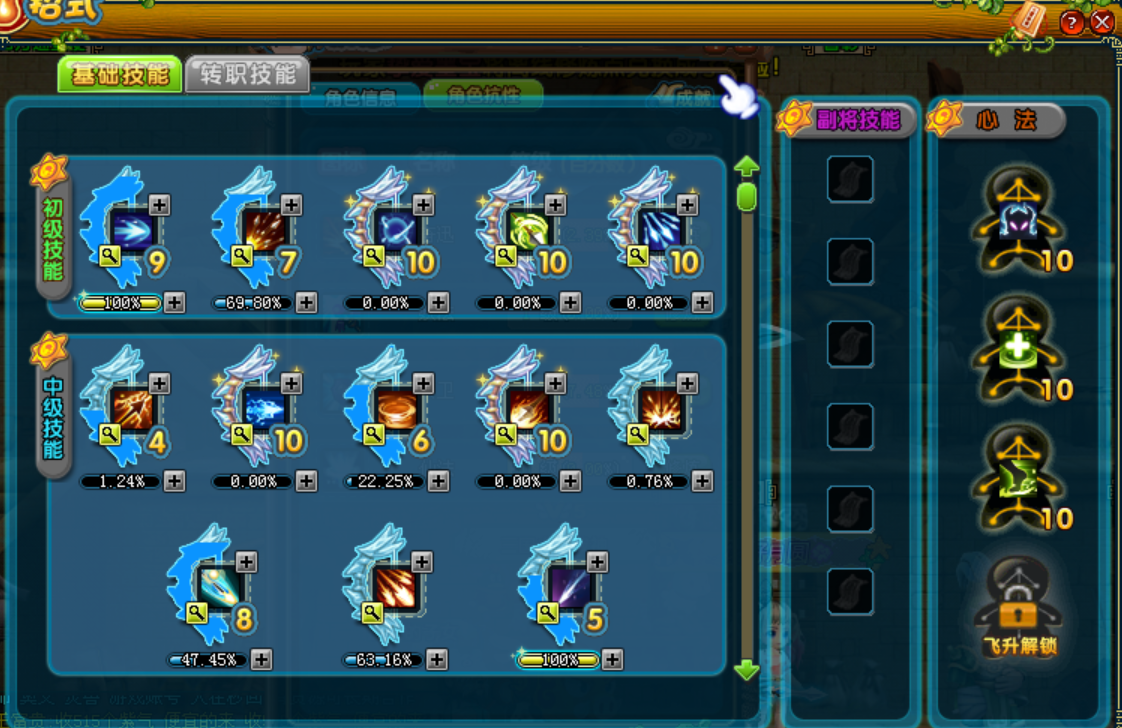Pick the level 6 orange drum skill
Screen dimensions: 1122x728
394,410
